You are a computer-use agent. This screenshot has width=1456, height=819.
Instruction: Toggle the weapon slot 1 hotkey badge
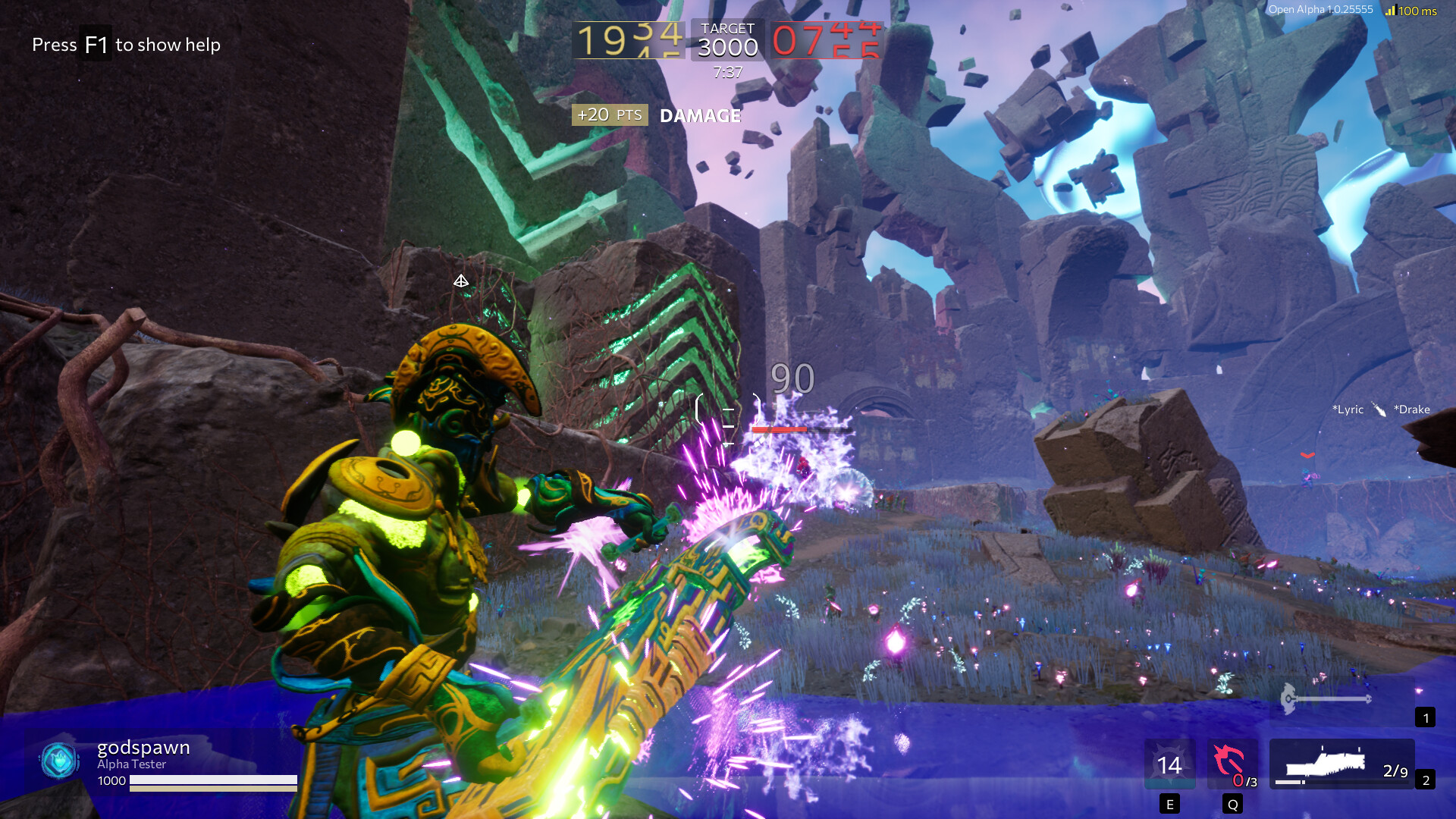pos(1426,718)
